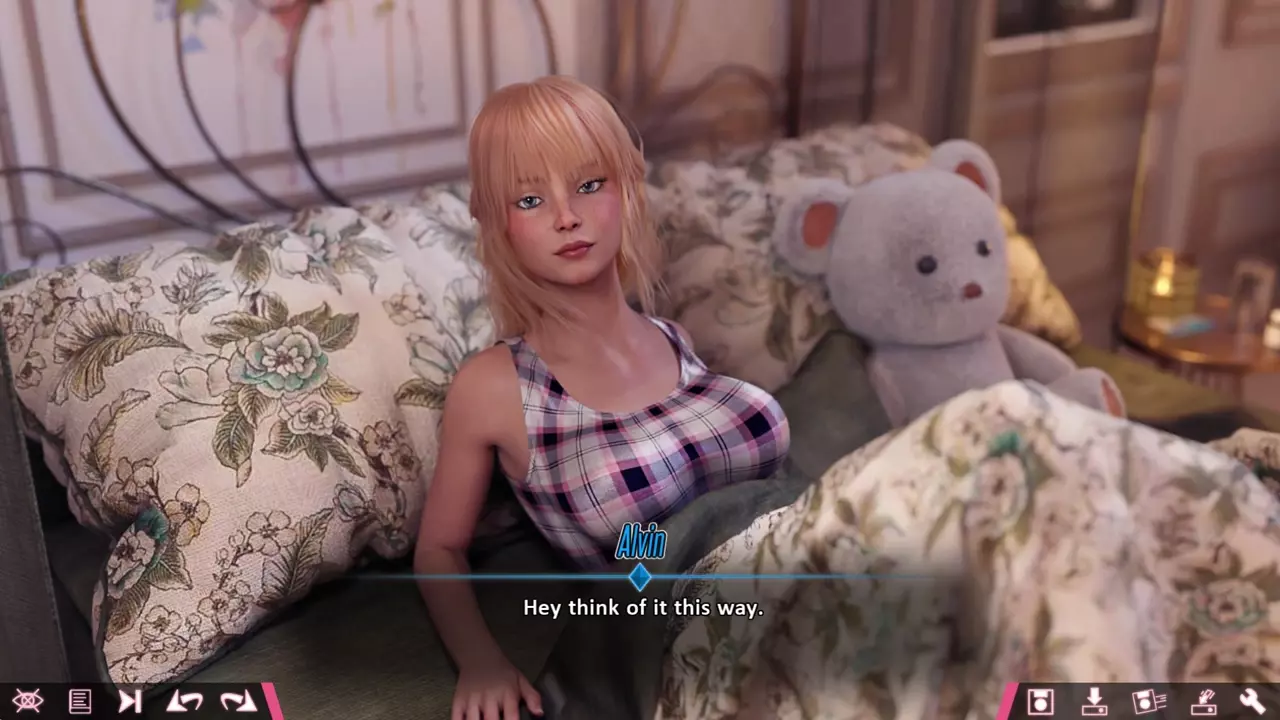Viewport: 1280px width, 720px height.
Task: Open the dialogue history log
Action: click(x=80, y=701)
